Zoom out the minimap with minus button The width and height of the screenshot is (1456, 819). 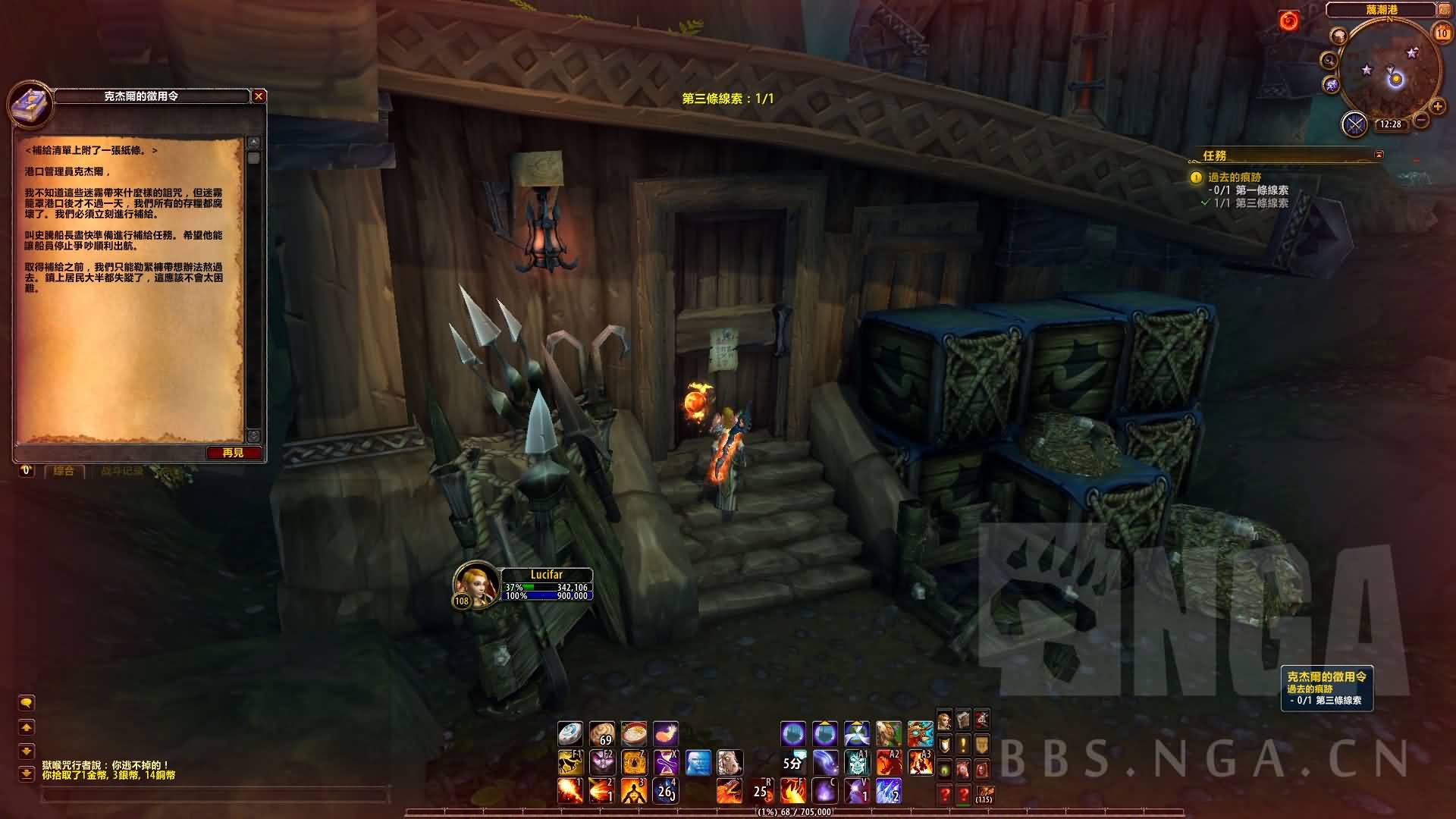1421,121
